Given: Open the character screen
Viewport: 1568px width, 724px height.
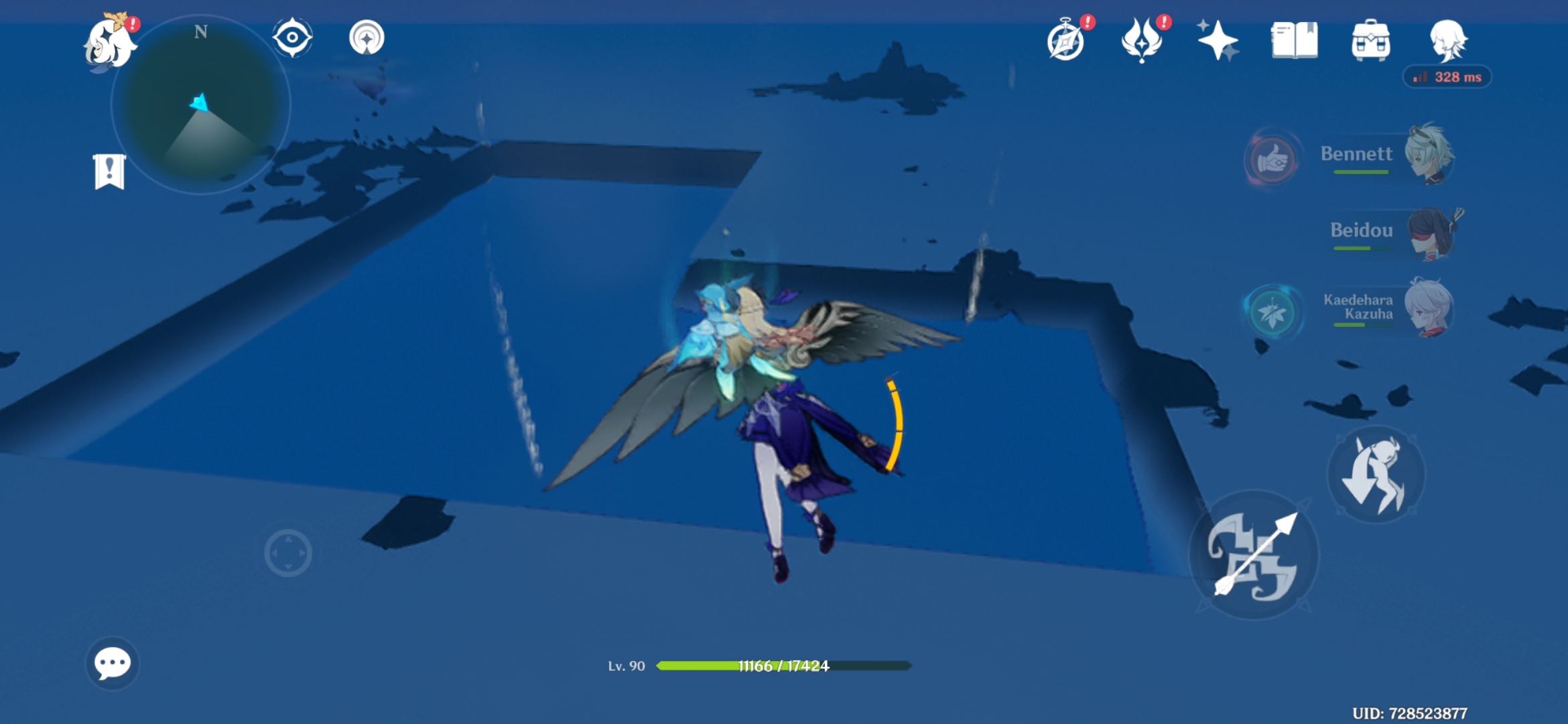Looking at the screenshot, I should [1447, 42].
